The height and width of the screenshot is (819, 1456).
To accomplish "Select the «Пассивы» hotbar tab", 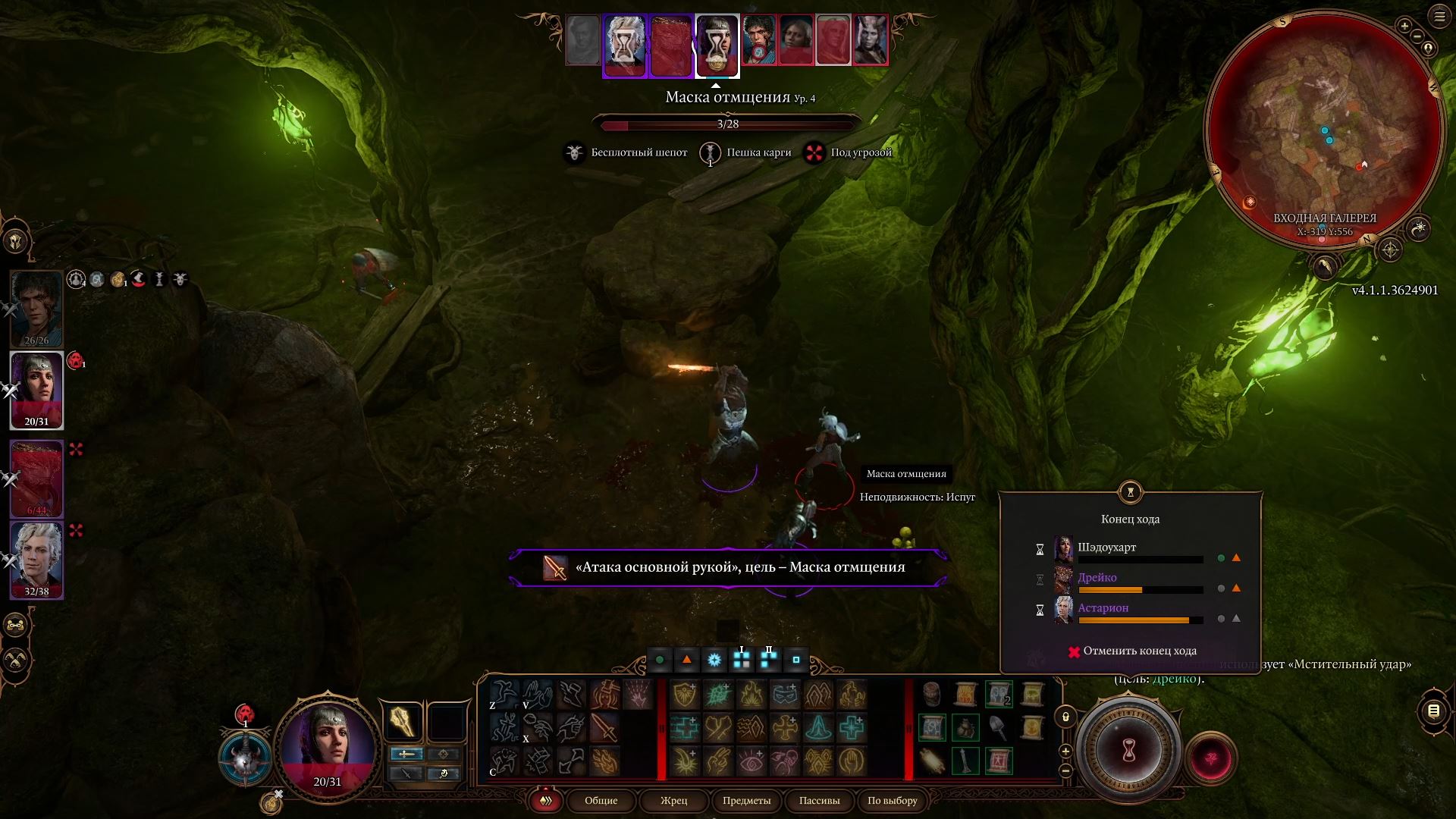I will pyautogui.click(x=819, y=801).
